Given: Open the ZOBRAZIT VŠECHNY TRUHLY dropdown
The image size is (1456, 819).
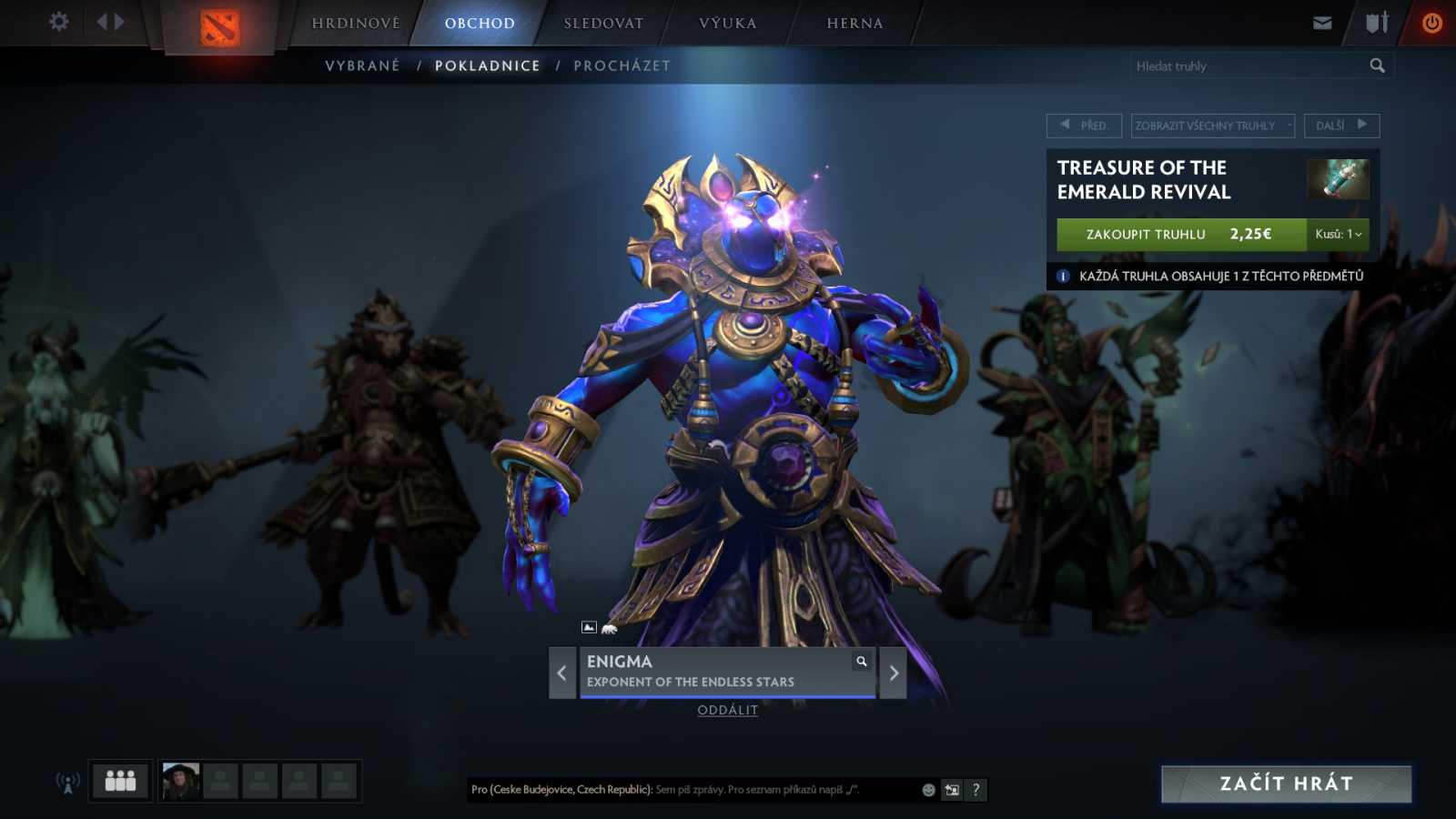Looking at the screenshot, I should coord(1212,126).
